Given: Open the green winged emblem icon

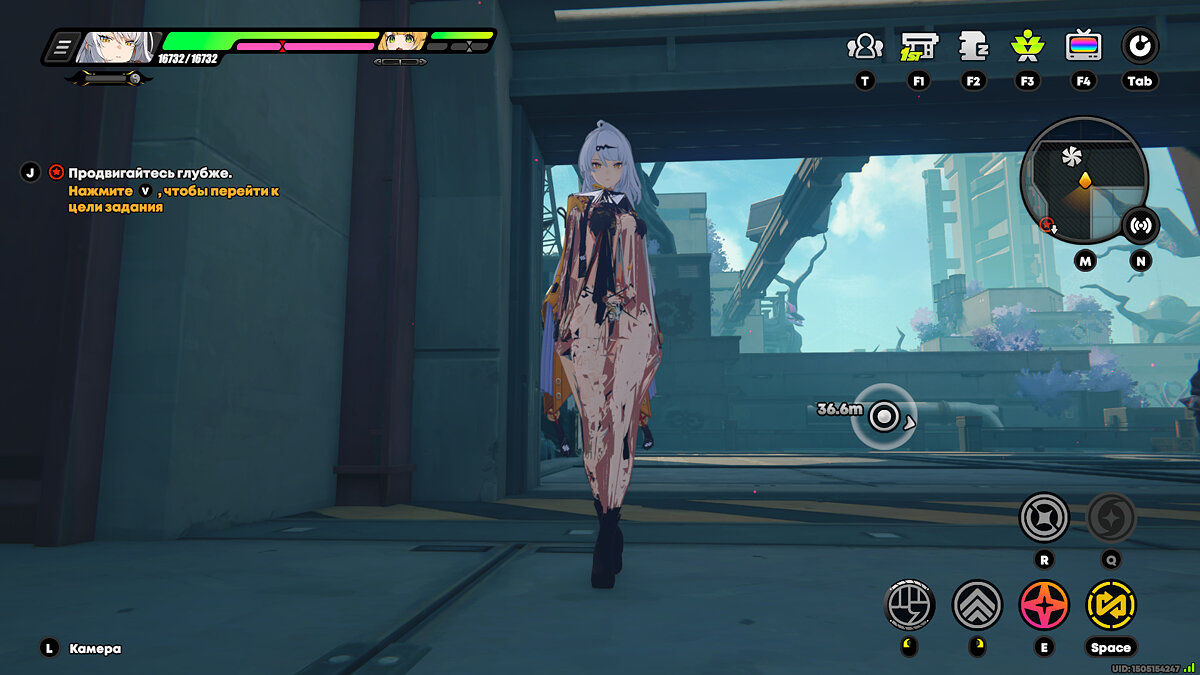Looking at the screenshot, I should point(1027,46).
